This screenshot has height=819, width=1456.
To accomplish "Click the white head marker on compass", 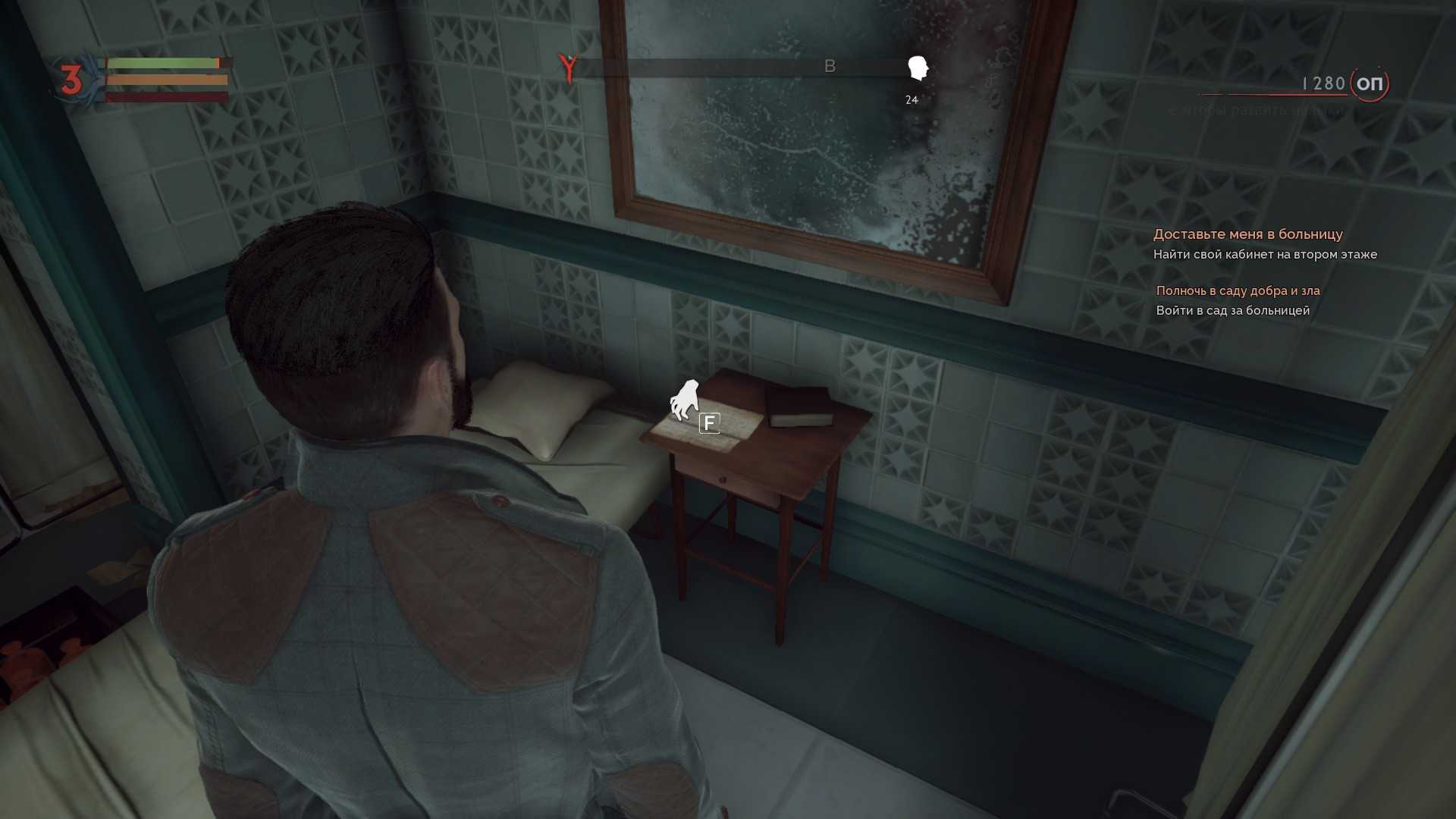I will tap(918, 68).
